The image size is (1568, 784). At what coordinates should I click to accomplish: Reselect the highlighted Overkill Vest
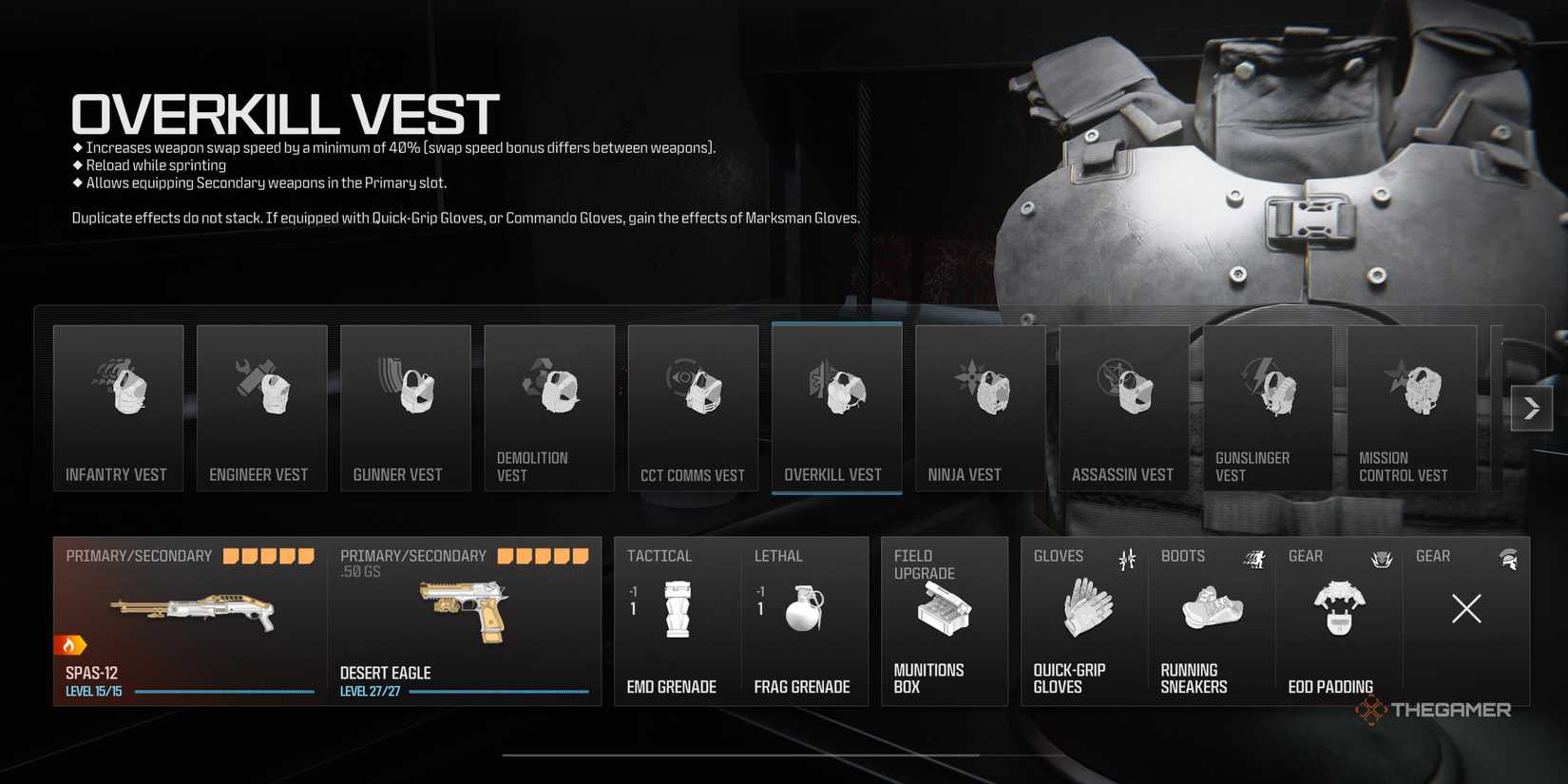(x=836, y=409)
